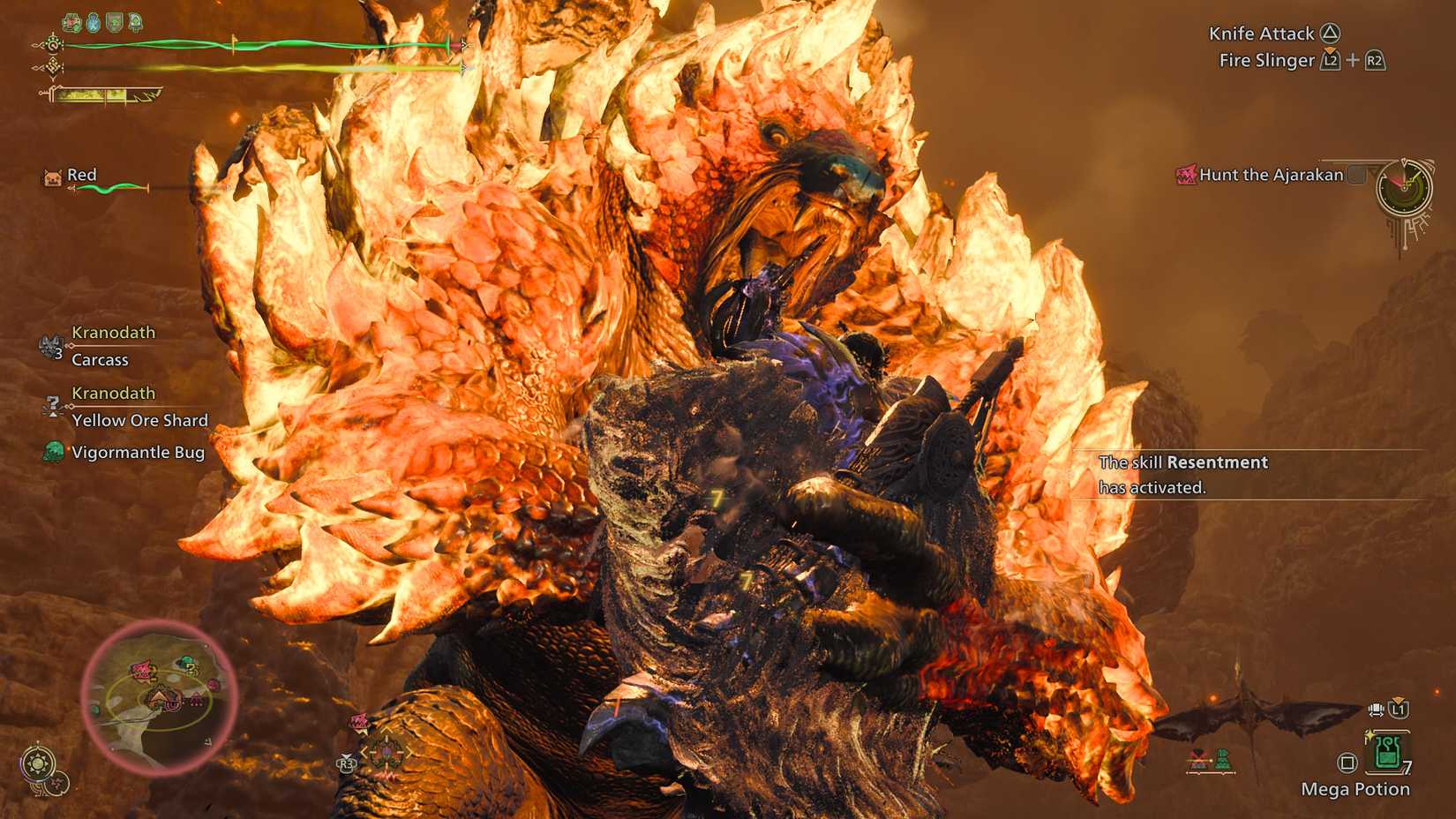
Task: Expand the item bar via the Square button icon
Action: click(1347, 761)
